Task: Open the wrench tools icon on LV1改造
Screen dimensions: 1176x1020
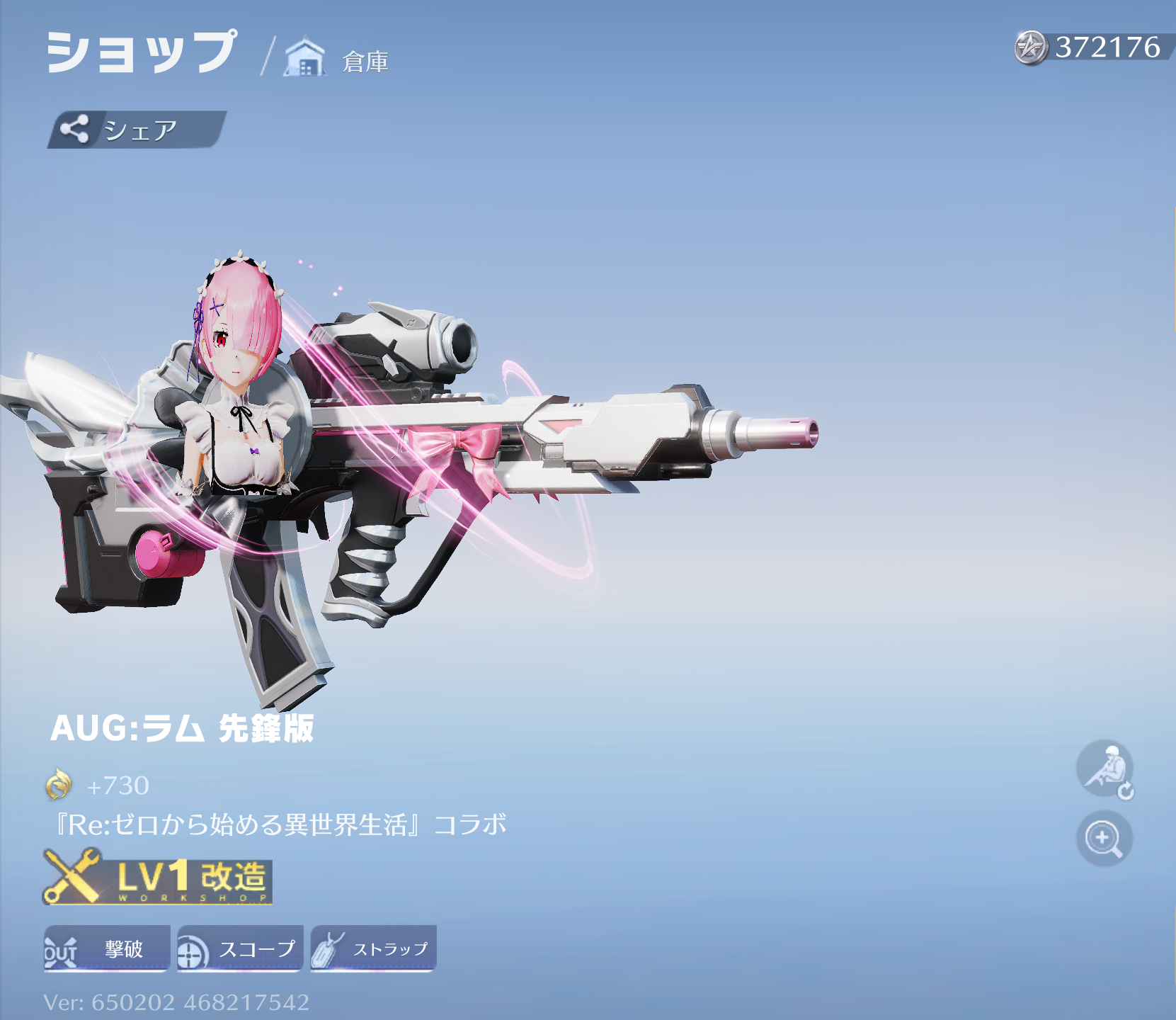Action: click(74, 878)
